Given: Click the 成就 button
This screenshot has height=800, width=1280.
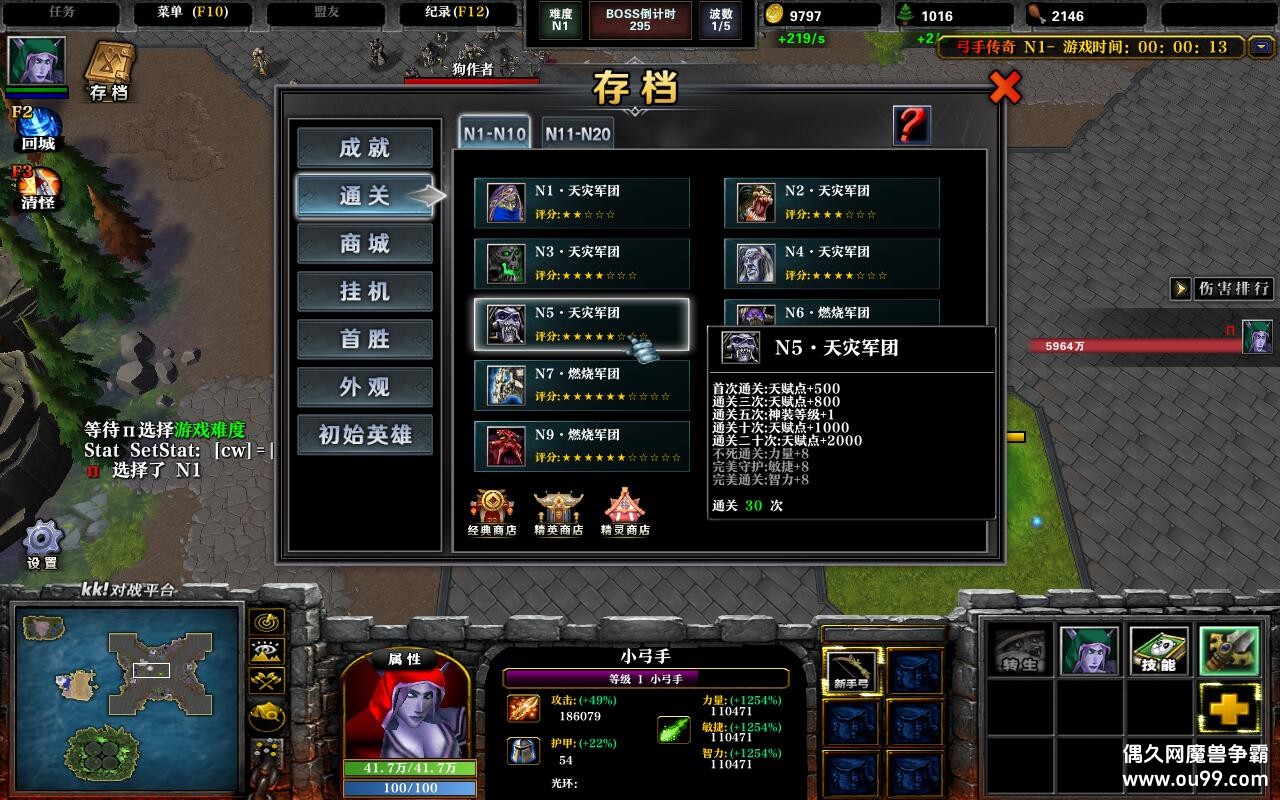Looking at the screenshot, I should pyautogui.click(x=364, y=146).
